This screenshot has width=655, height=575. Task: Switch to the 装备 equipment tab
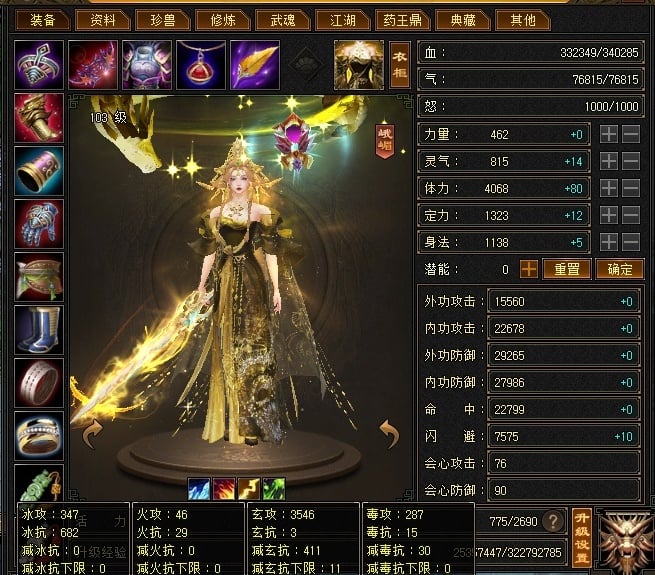coord(42,19)
